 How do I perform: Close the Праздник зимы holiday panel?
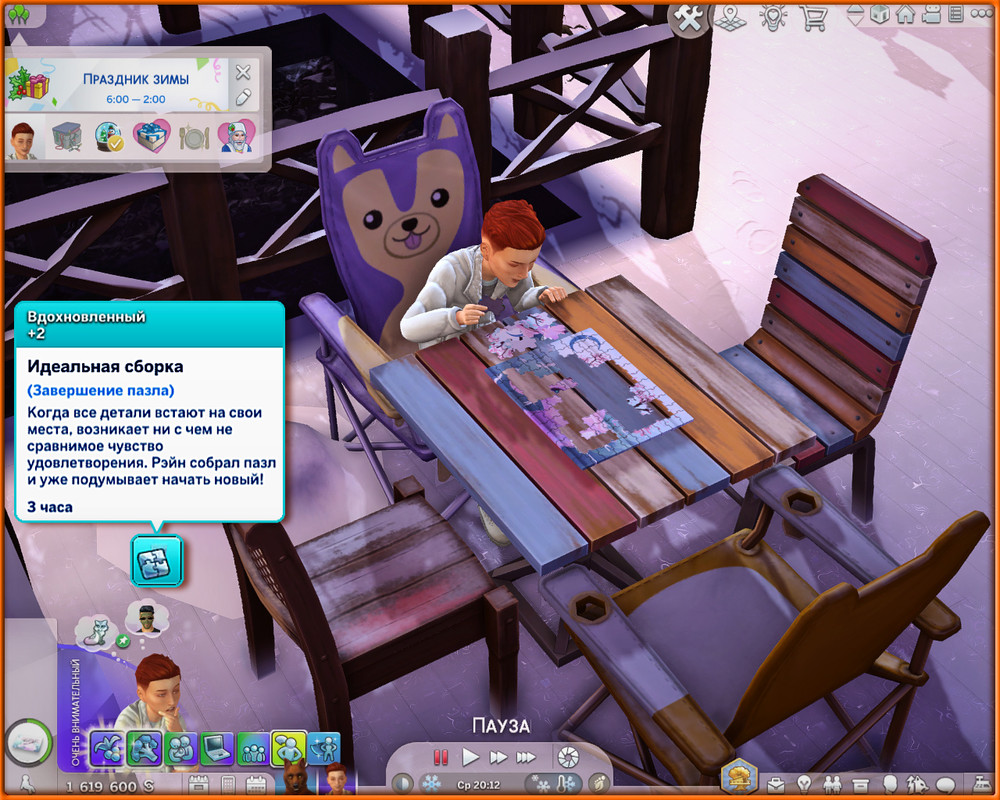[243, 72]
